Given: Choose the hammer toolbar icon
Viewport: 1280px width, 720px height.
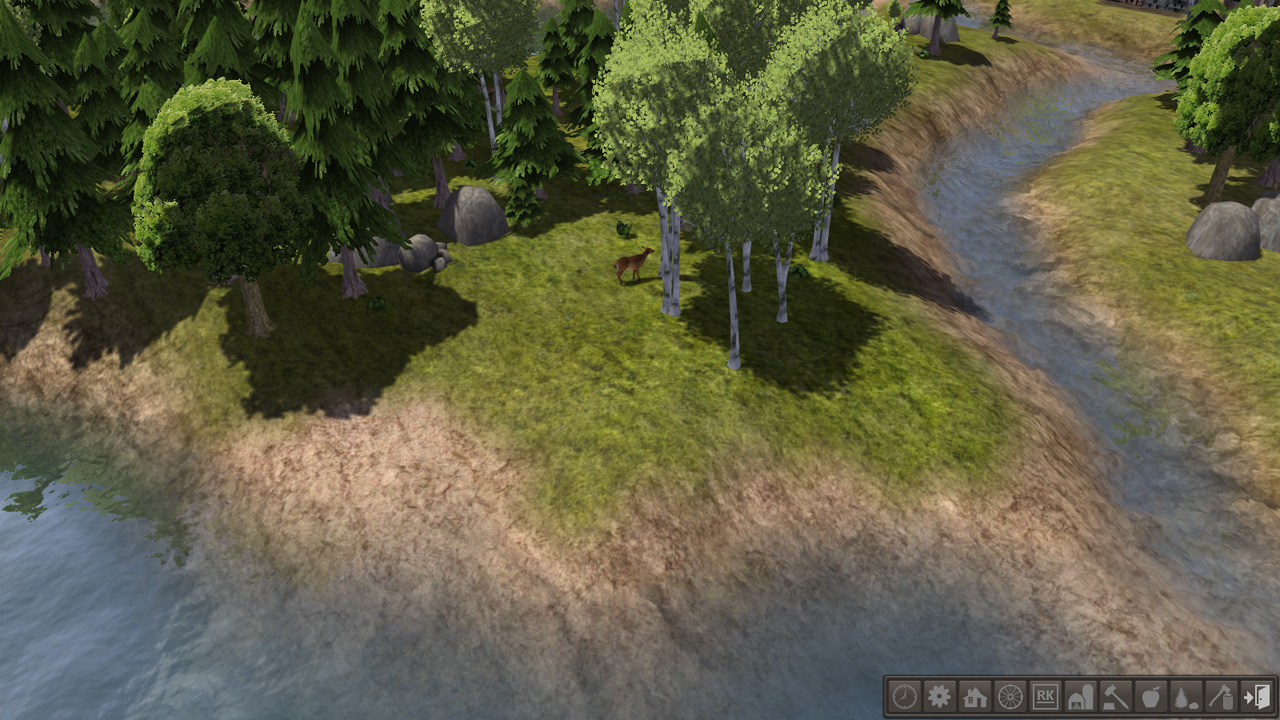Looking at the screenshot, I should point(1115,696).
